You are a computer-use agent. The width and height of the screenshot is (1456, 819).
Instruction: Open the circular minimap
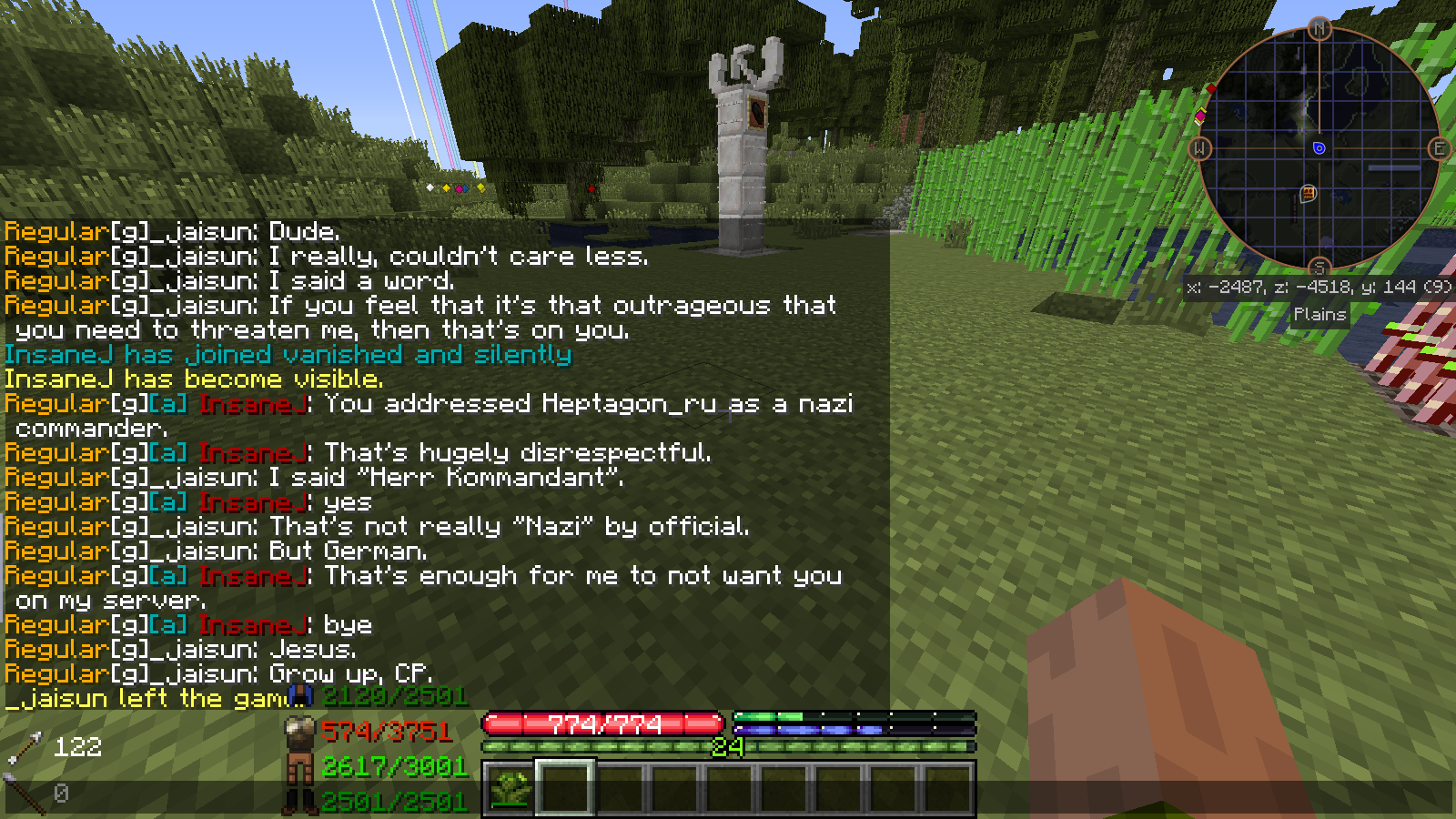tap(1319, 148)
